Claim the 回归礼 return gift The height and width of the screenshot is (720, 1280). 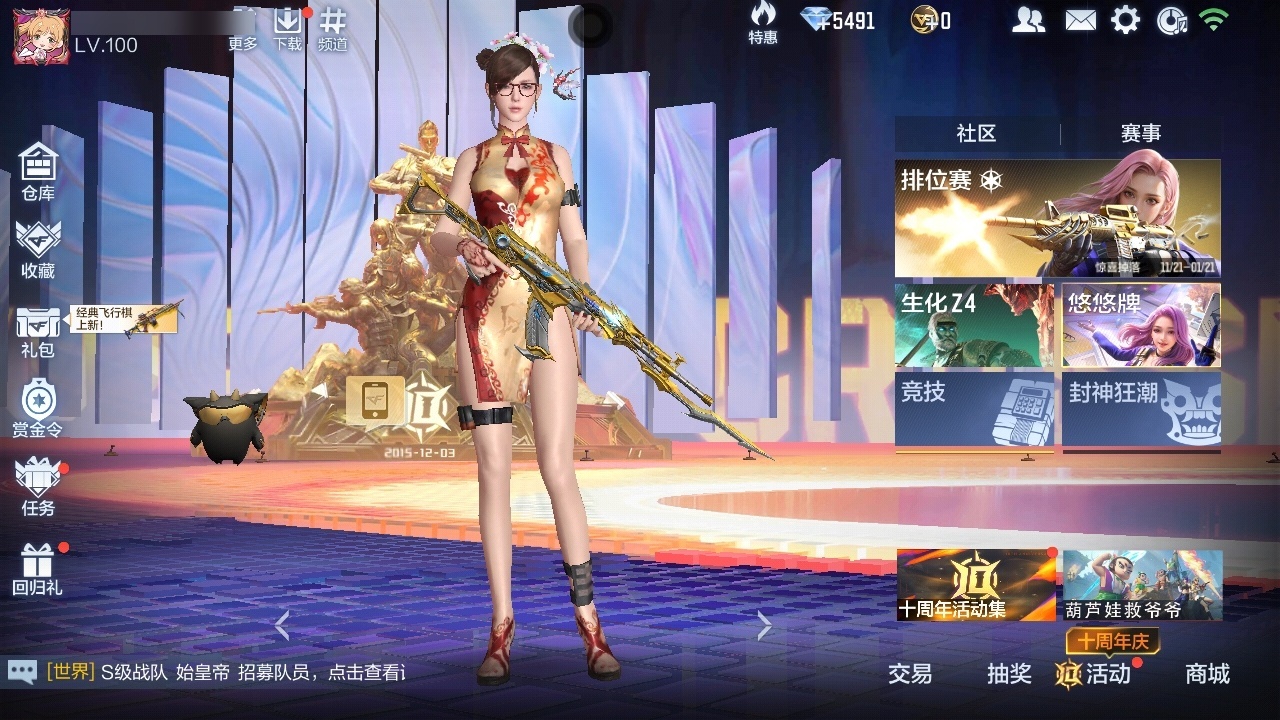pos(38,568)
